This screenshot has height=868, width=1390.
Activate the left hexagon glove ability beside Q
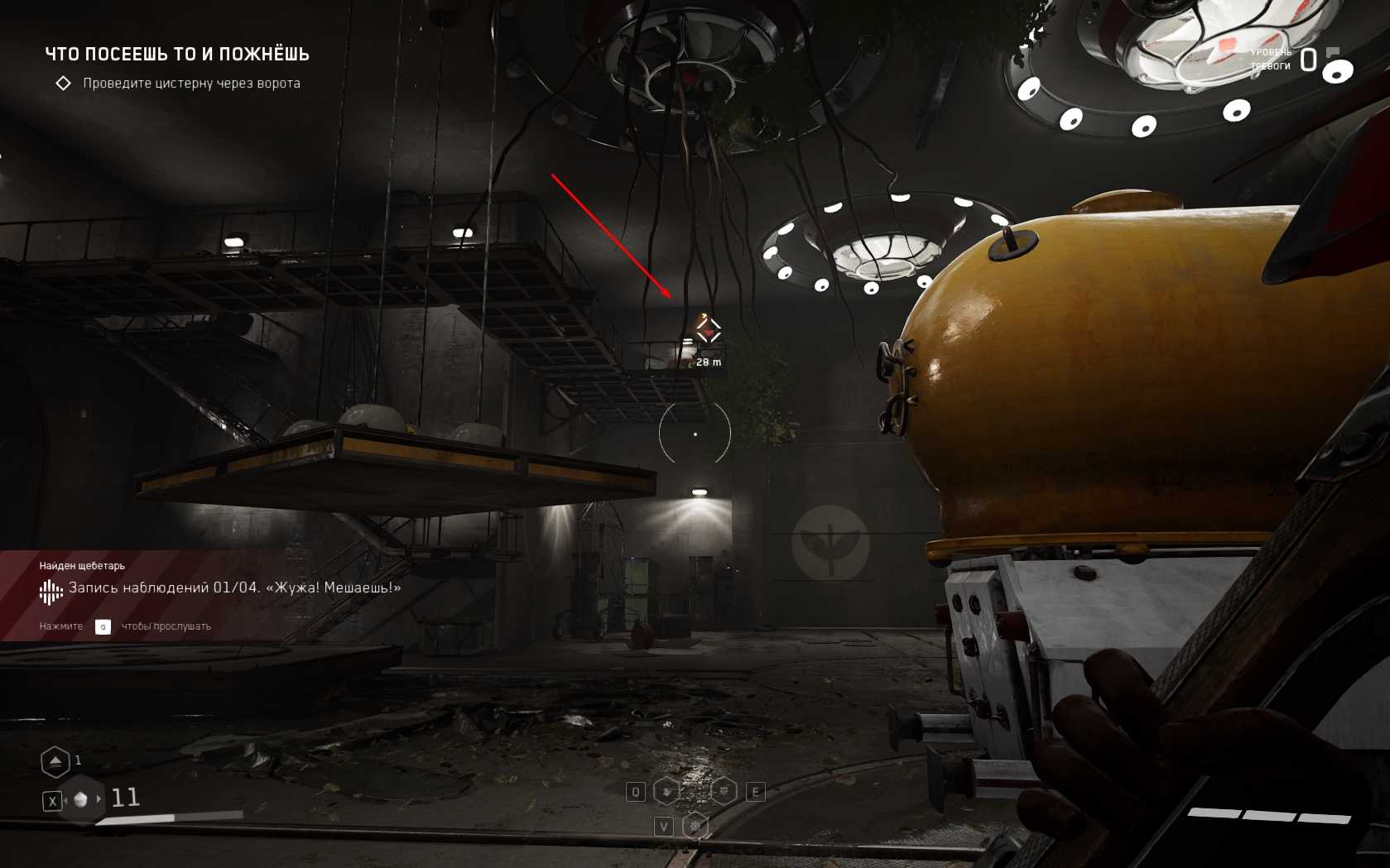click(667, 792)
